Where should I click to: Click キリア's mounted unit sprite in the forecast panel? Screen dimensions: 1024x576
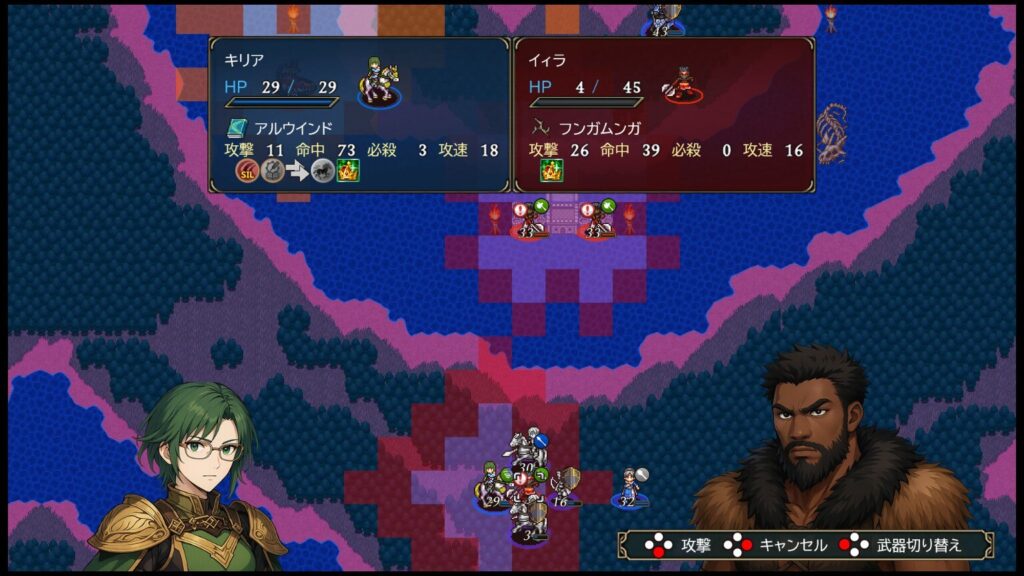pos(376,85)
